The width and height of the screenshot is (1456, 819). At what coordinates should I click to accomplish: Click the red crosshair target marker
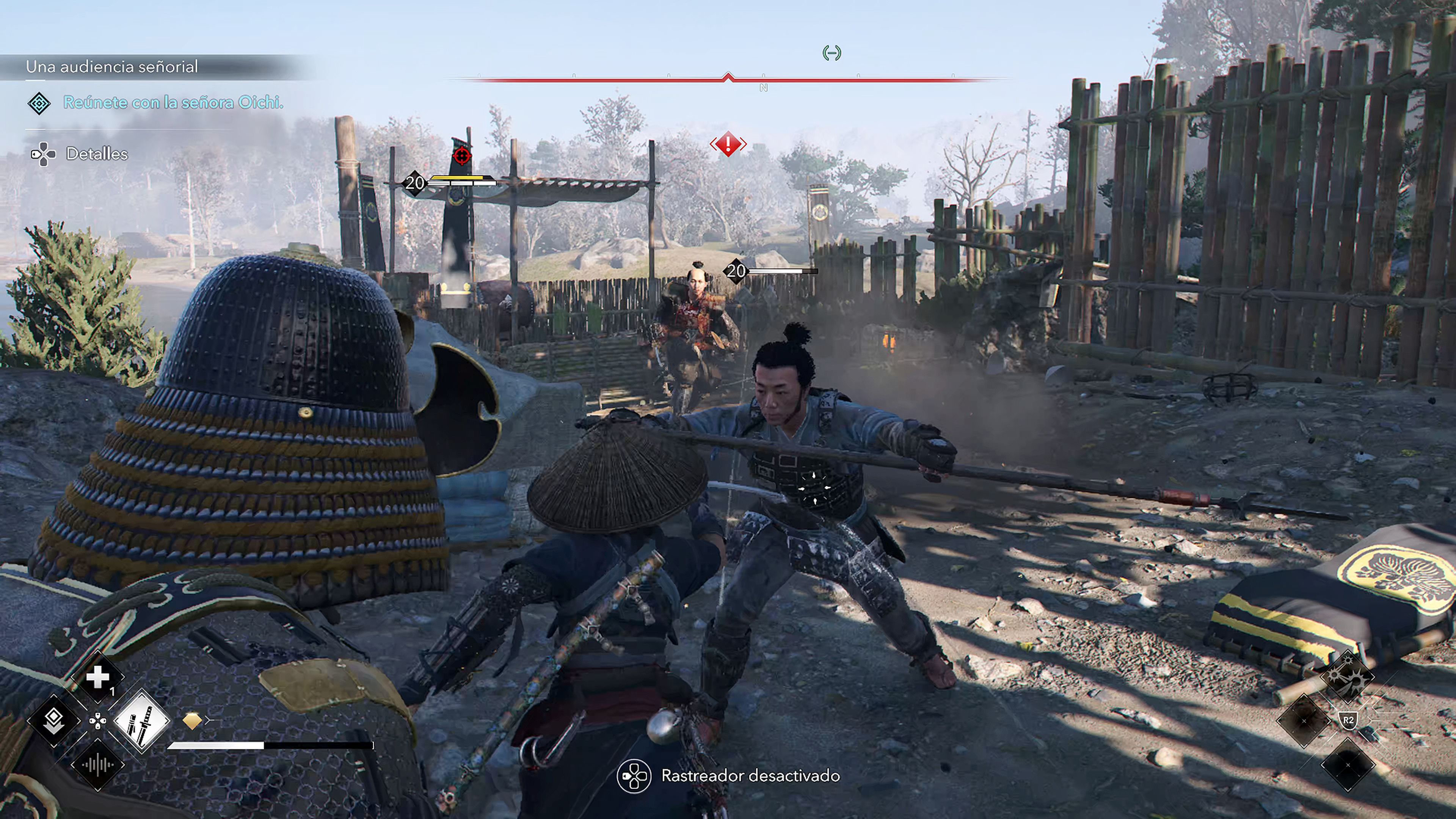pyautogui.click(x=462, y=155)
